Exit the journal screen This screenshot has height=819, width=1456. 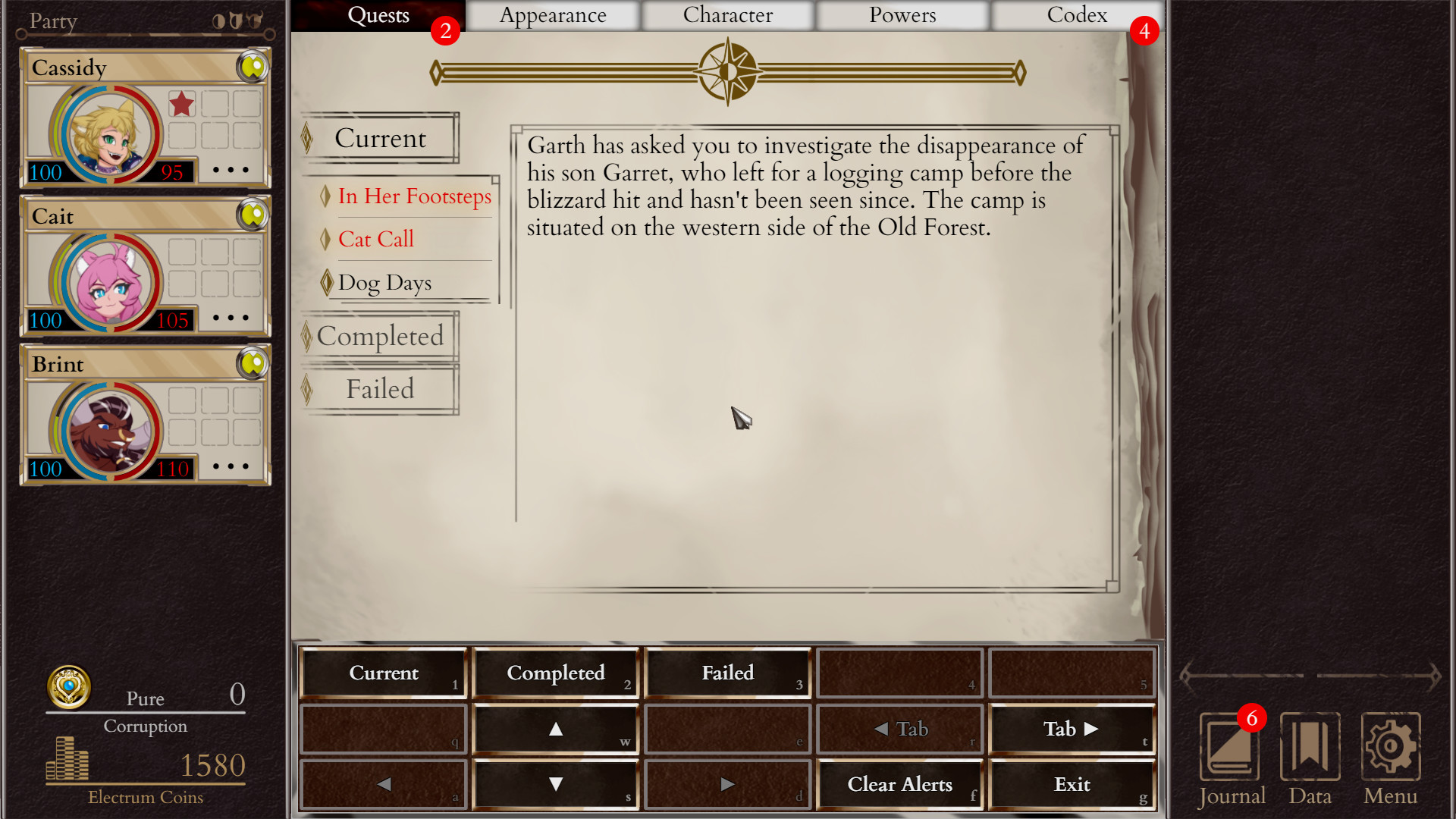[x=1072, y=784]
